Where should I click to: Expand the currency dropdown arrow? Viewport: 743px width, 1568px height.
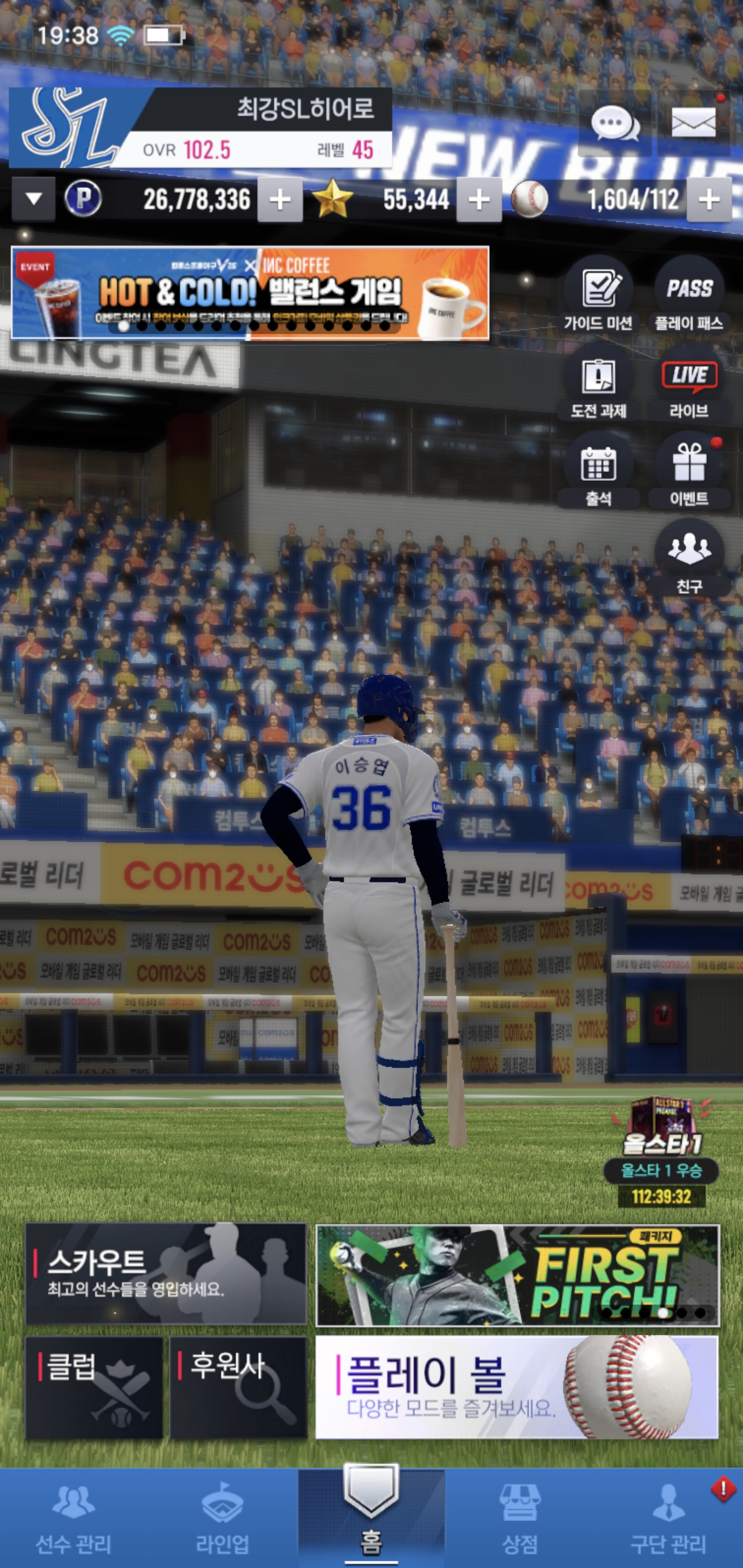(x=34, y=199)
